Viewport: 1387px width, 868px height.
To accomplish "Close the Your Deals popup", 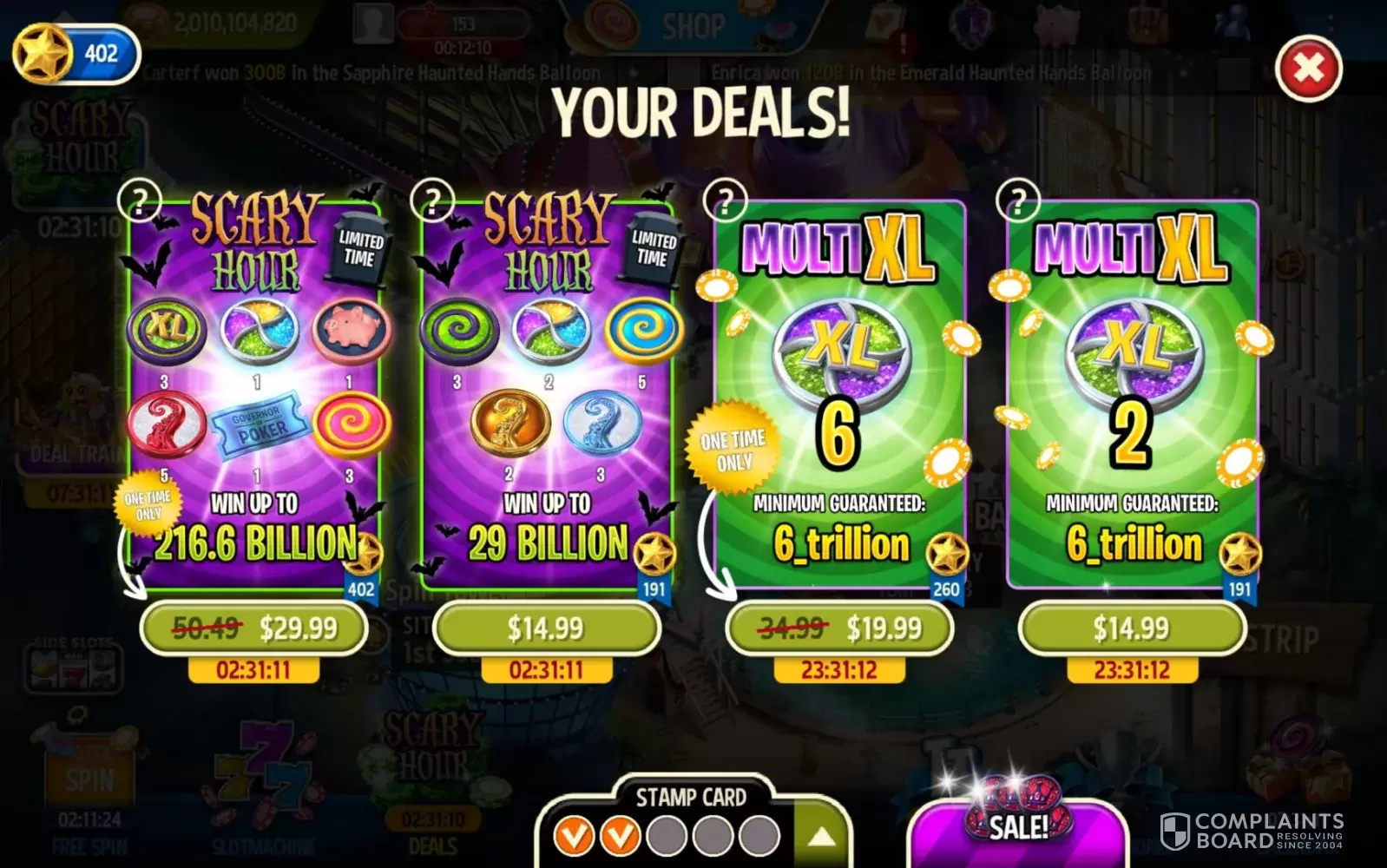I will (1308, 69).
